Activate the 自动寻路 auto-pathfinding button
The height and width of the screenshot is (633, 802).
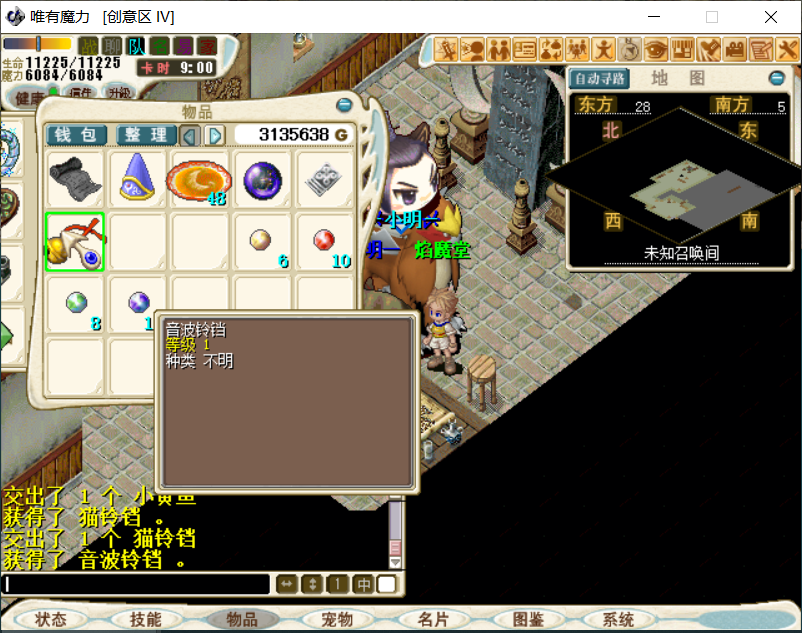point(600,78)
